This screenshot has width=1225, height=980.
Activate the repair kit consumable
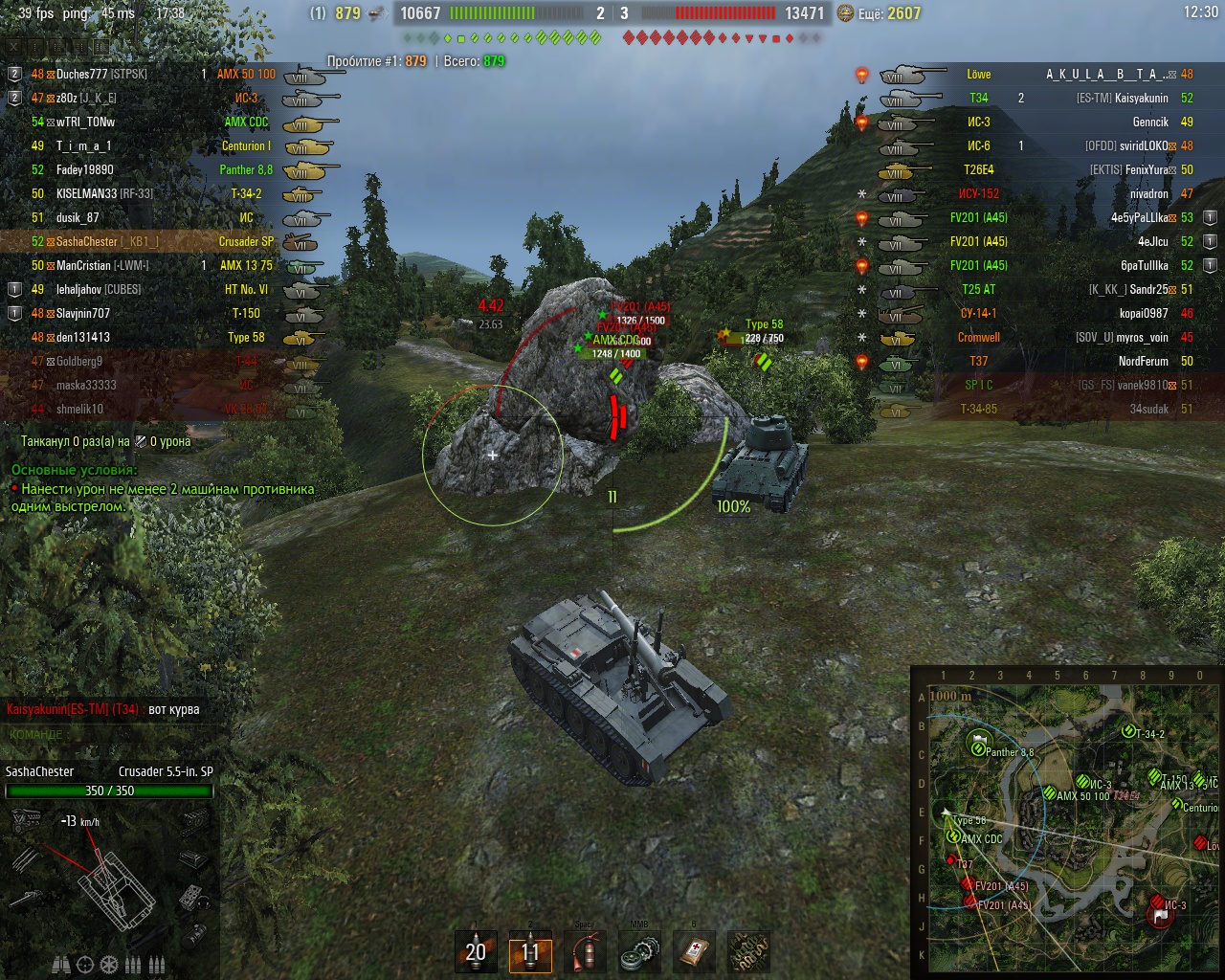(639, 951)
